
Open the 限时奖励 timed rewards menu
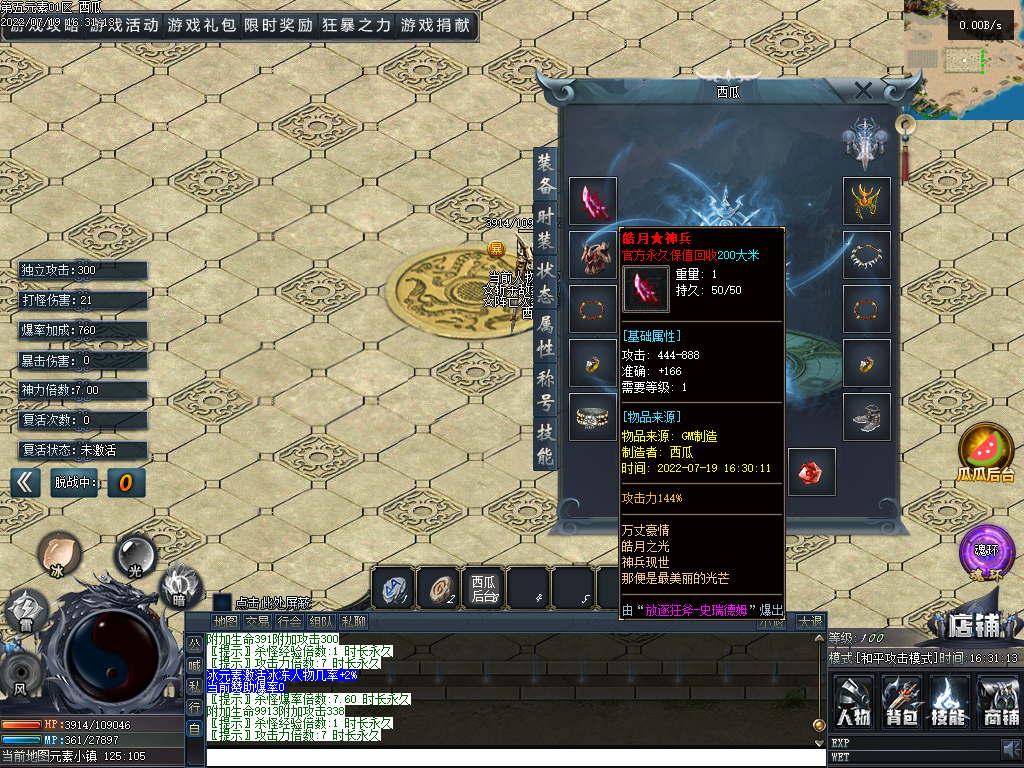coord(278,26)
